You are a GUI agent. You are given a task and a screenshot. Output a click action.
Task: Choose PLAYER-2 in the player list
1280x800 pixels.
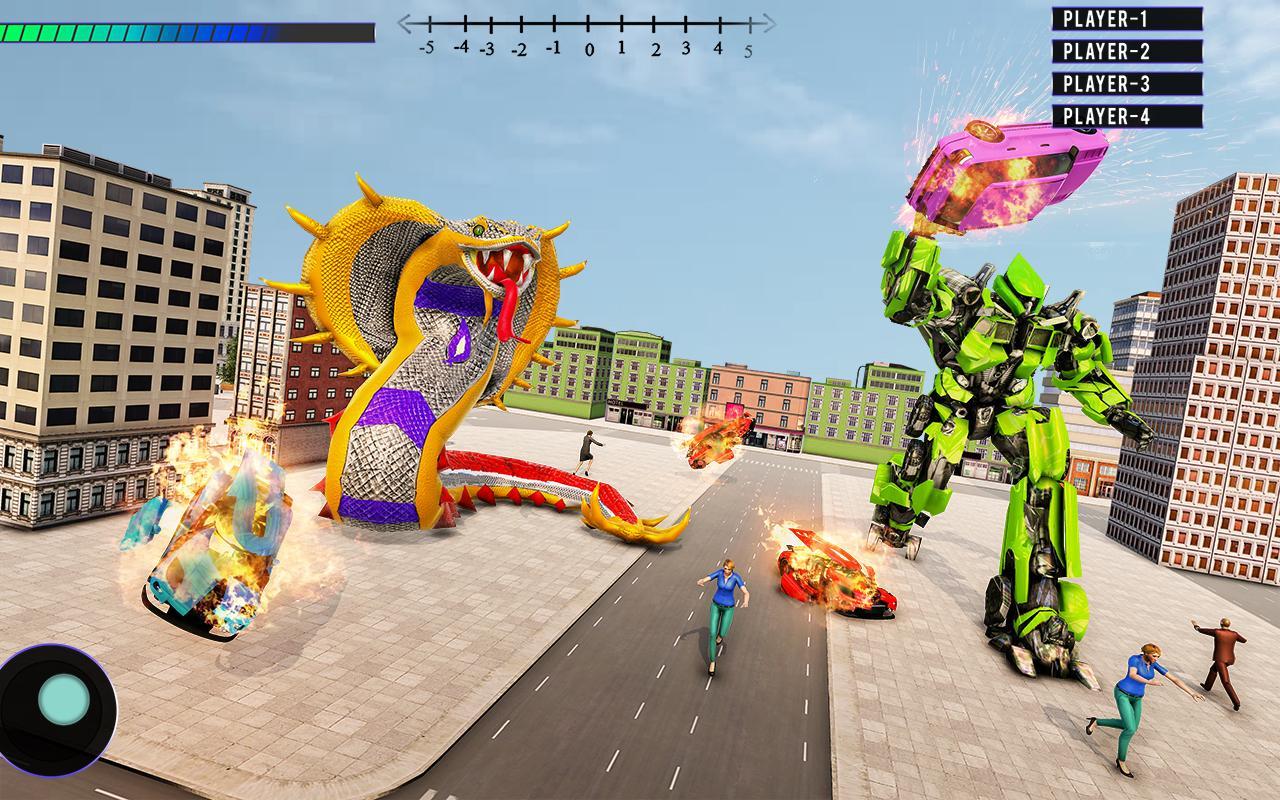[1127, 52]
